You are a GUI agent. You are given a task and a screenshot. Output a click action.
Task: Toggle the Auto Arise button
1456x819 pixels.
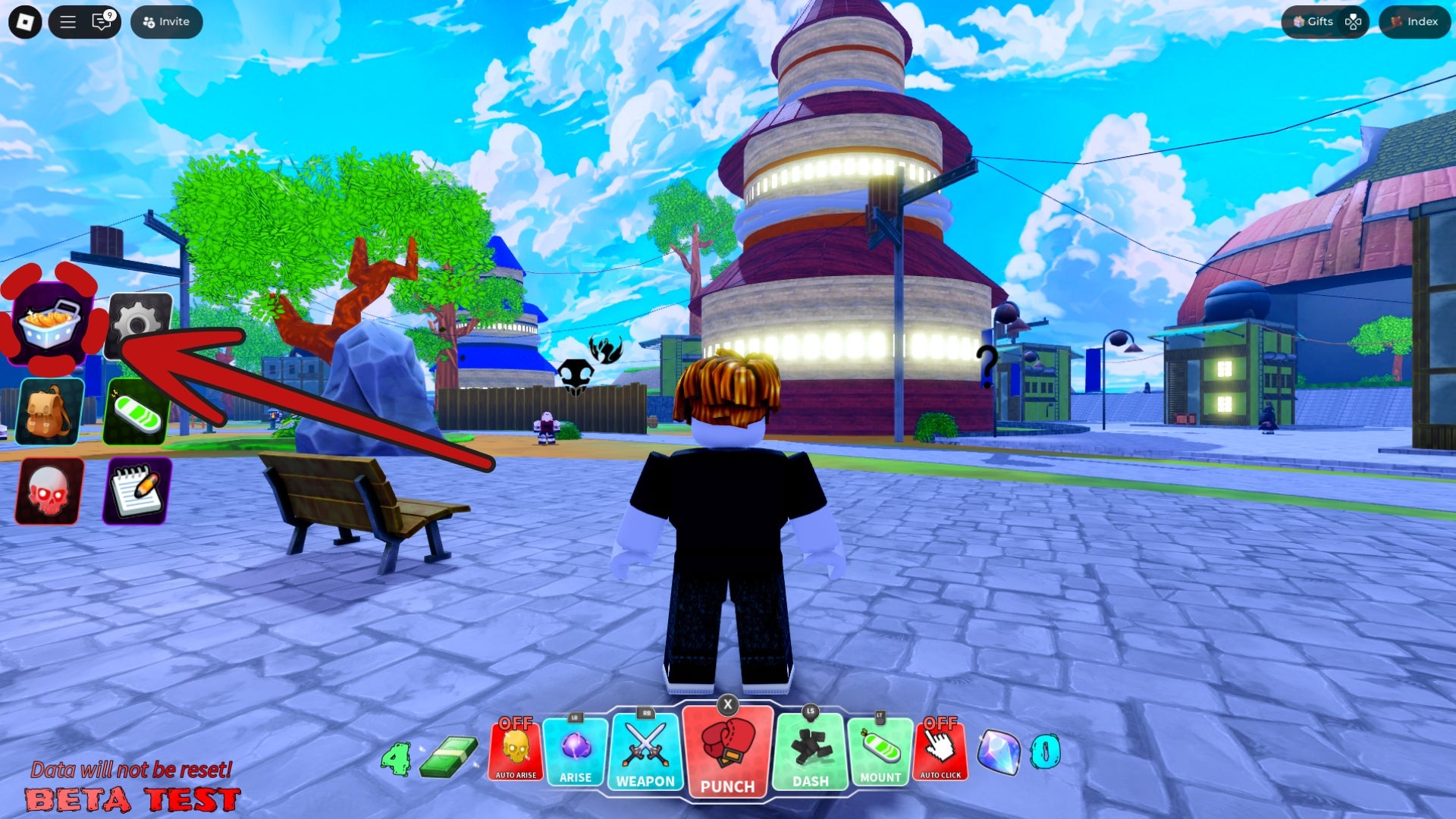(516, 751)
